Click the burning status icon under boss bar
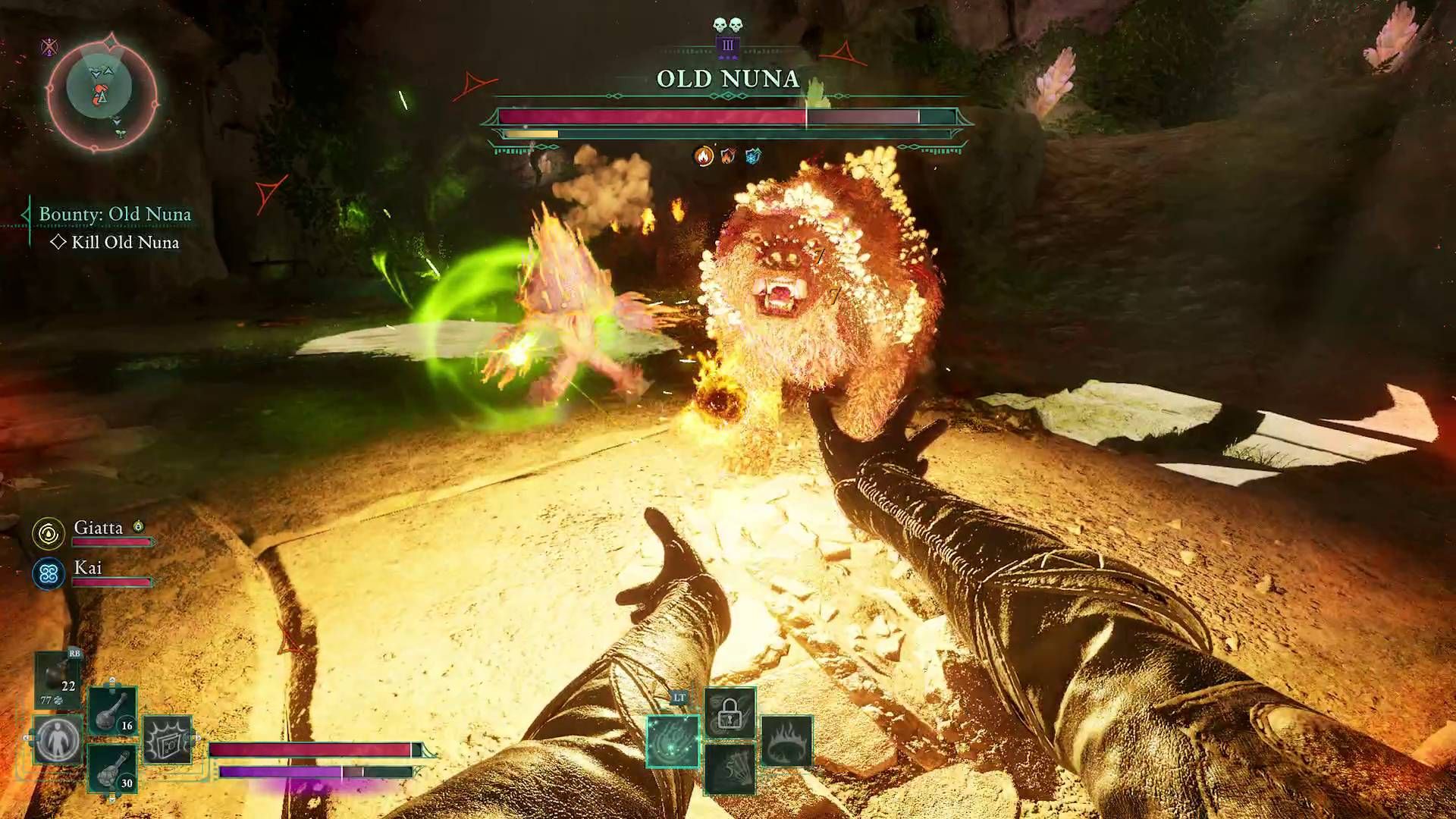Screen dimensions: 1456x819 coord(704,156)
